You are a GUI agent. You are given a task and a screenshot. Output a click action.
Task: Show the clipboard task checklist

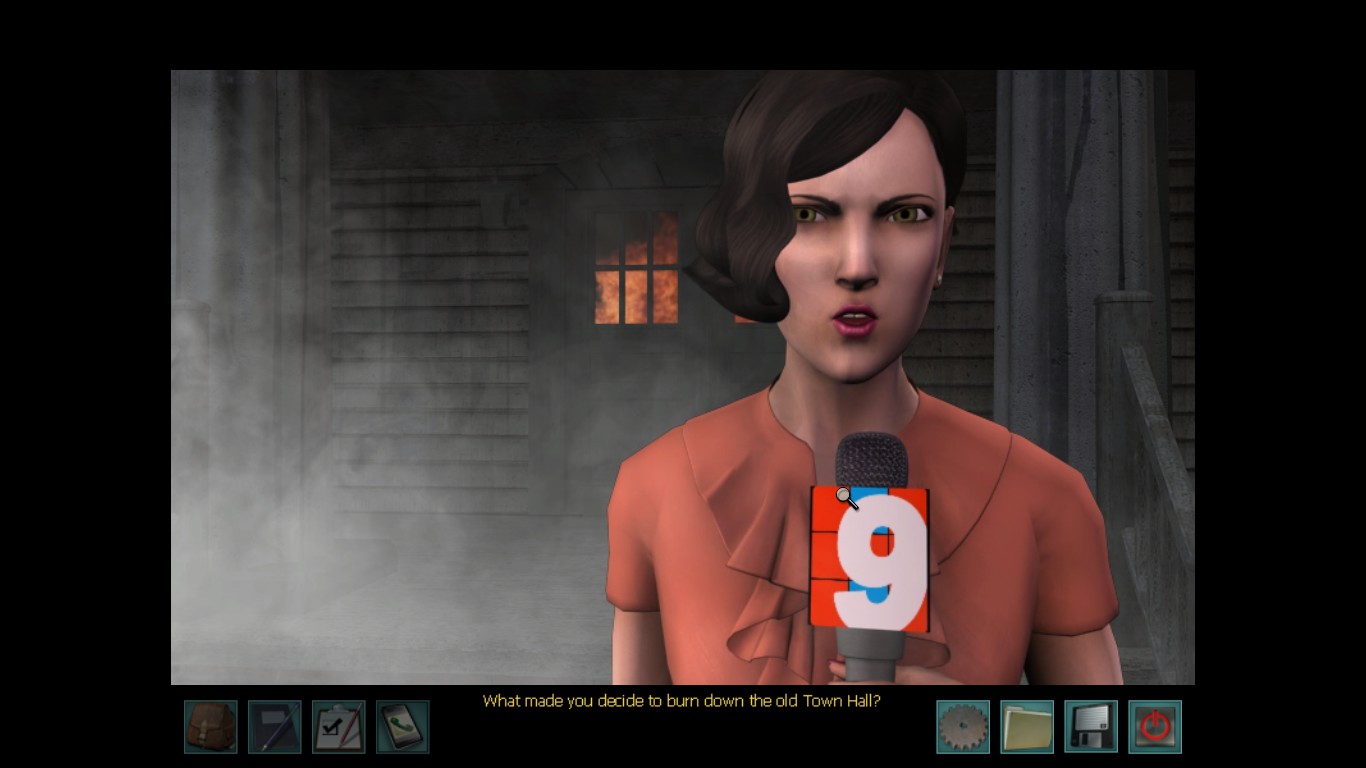tap(339, 727)
